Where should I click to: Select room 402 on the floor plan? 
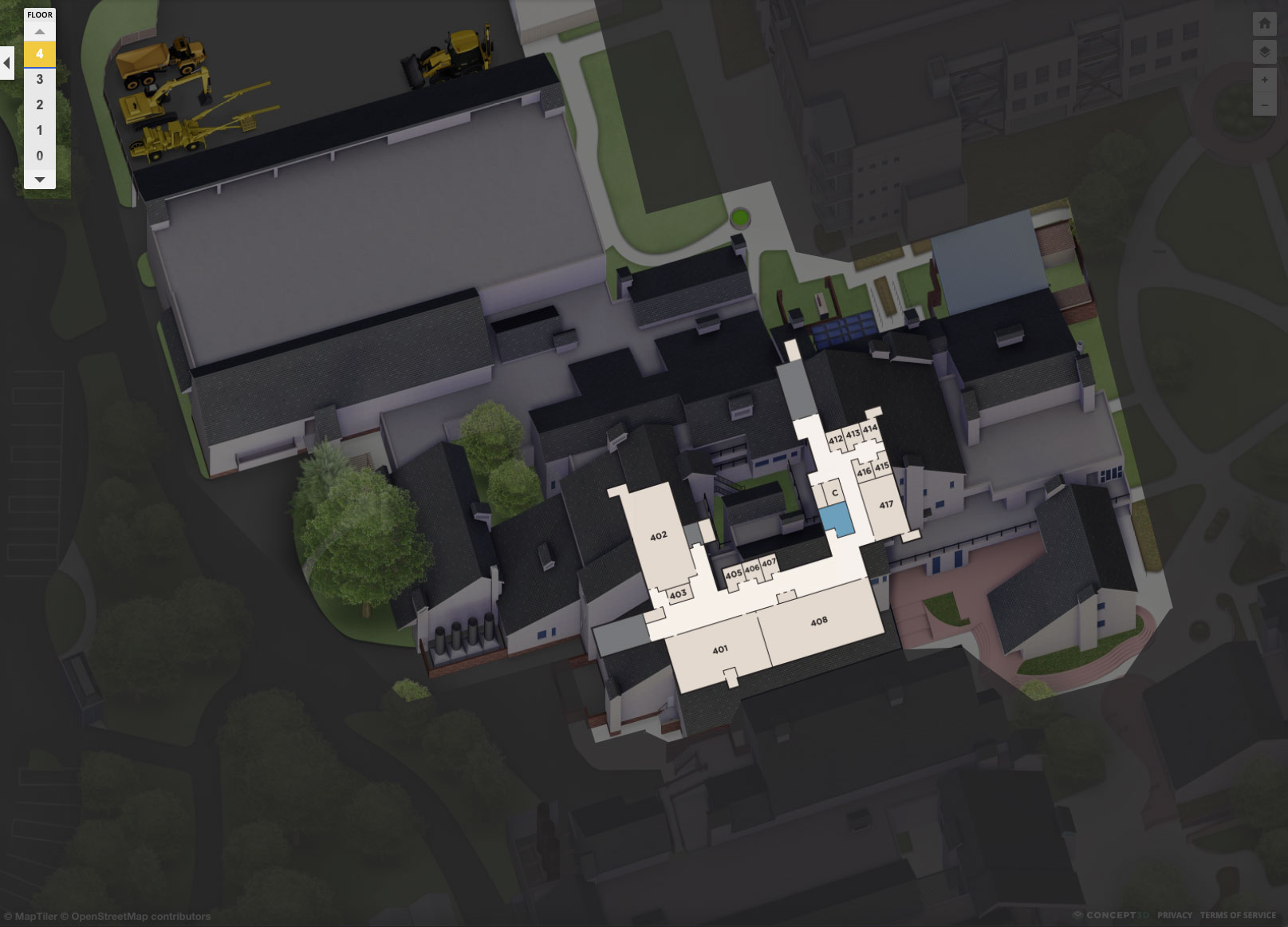click(x=659, y=536)
